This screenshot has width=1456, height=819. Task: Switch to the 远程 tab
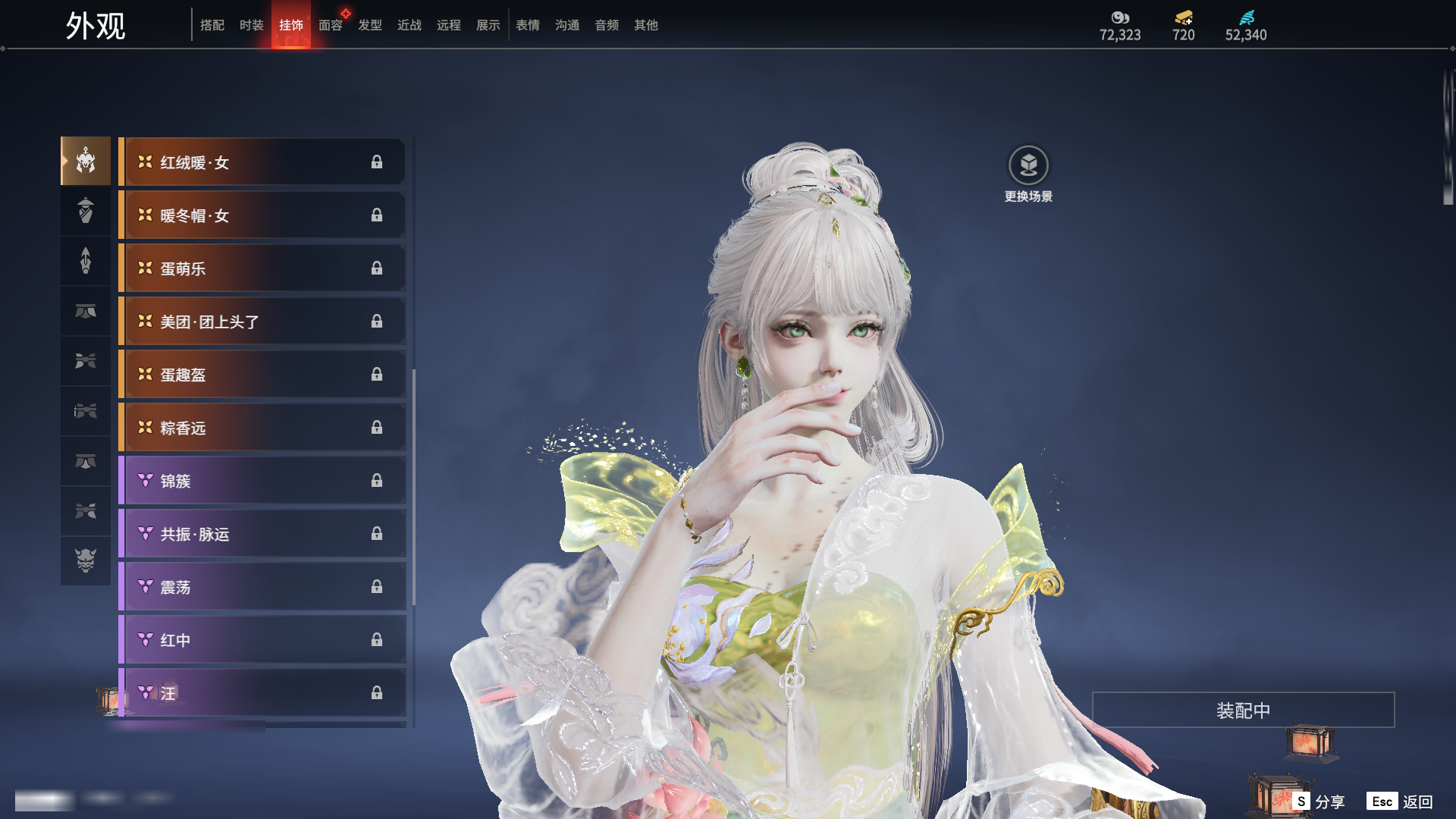(449, 25)
